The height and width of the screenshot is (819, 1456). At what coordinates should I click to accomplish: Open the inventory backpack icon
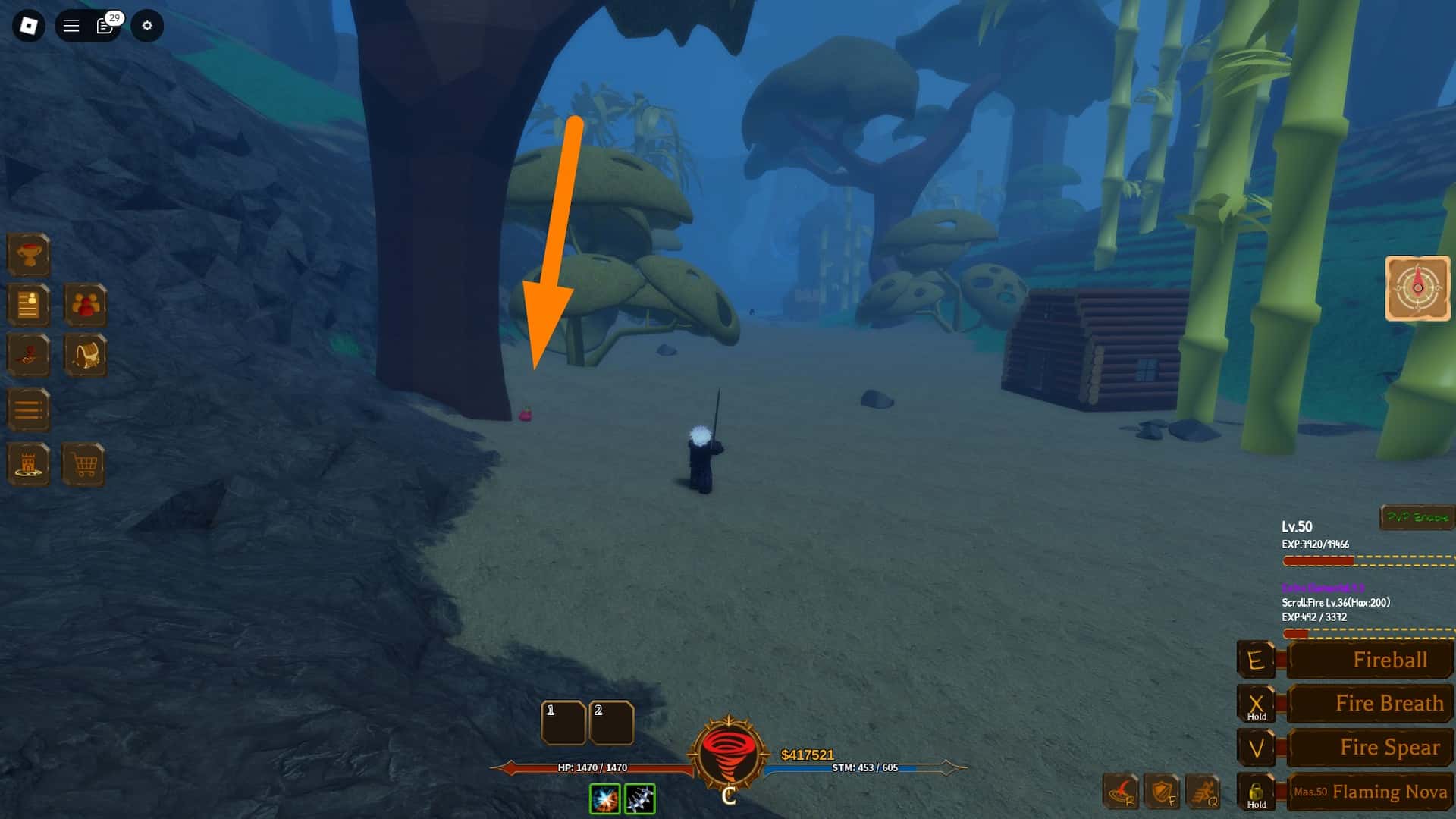pos(86,355)
